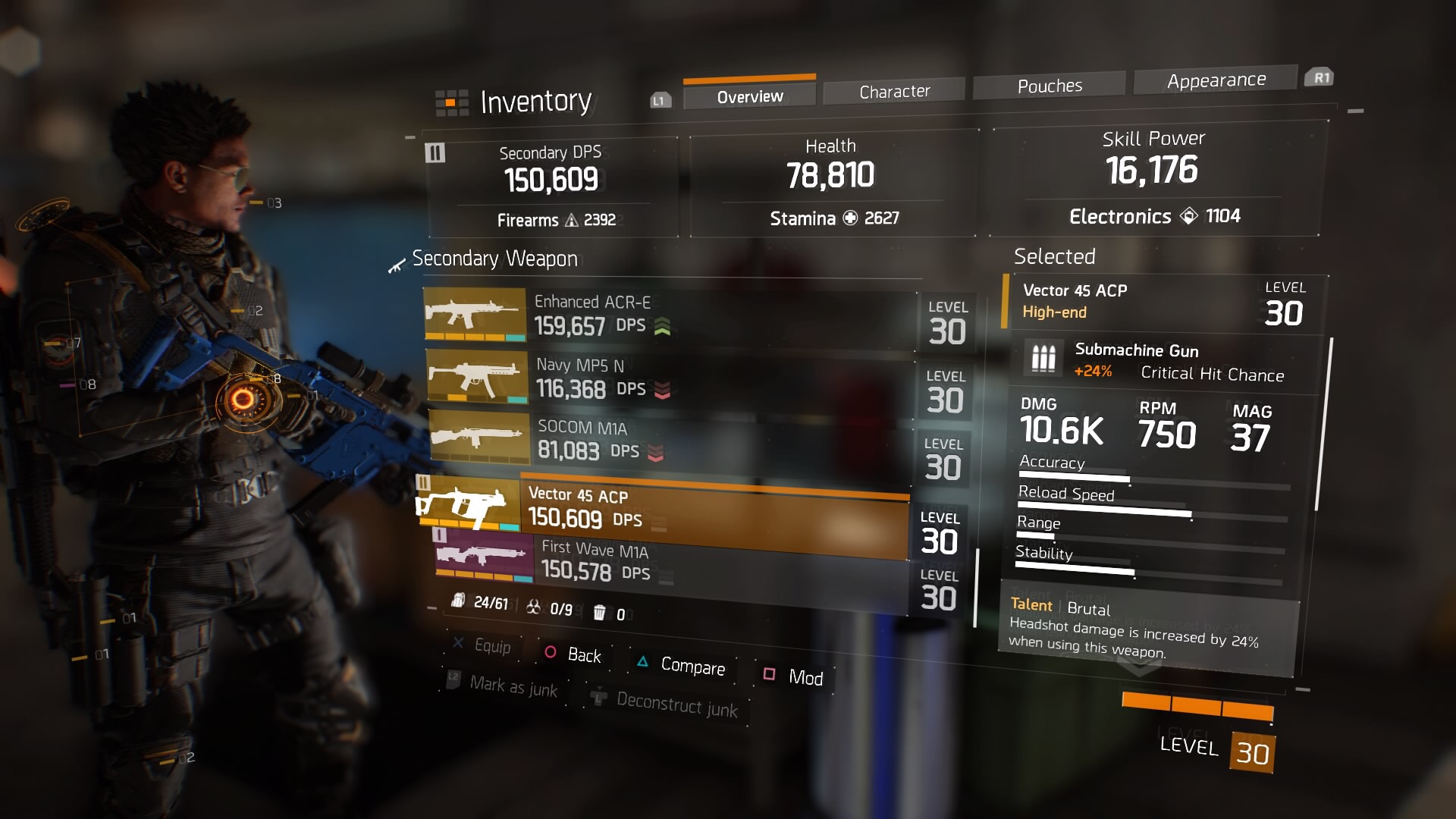Go Back from the weapon list

[x=573, y=654]
